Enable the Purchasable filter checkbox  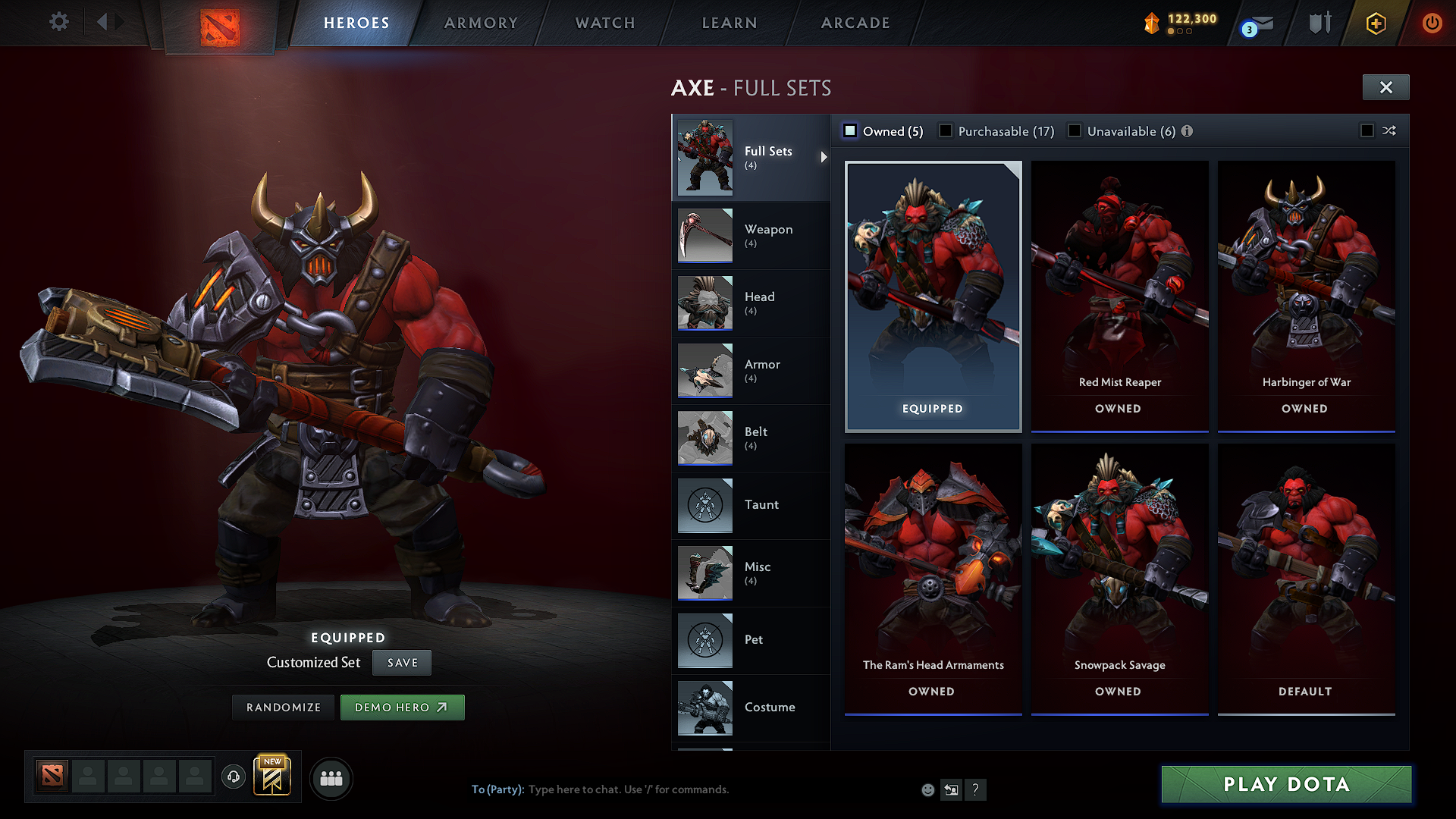(946, 131)
